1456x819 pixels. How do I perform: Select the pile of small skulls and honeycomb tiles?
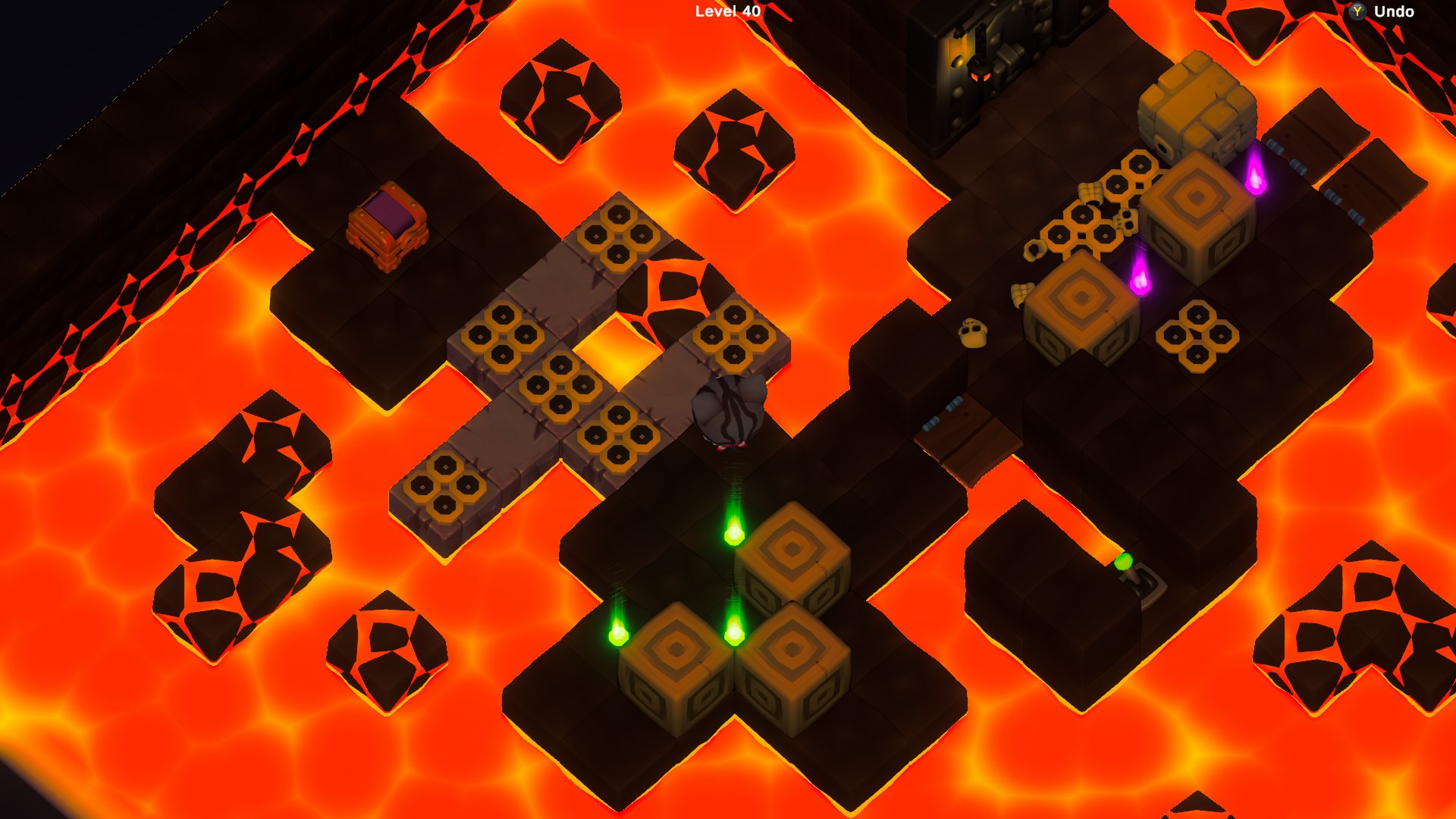coord(1092,227)
